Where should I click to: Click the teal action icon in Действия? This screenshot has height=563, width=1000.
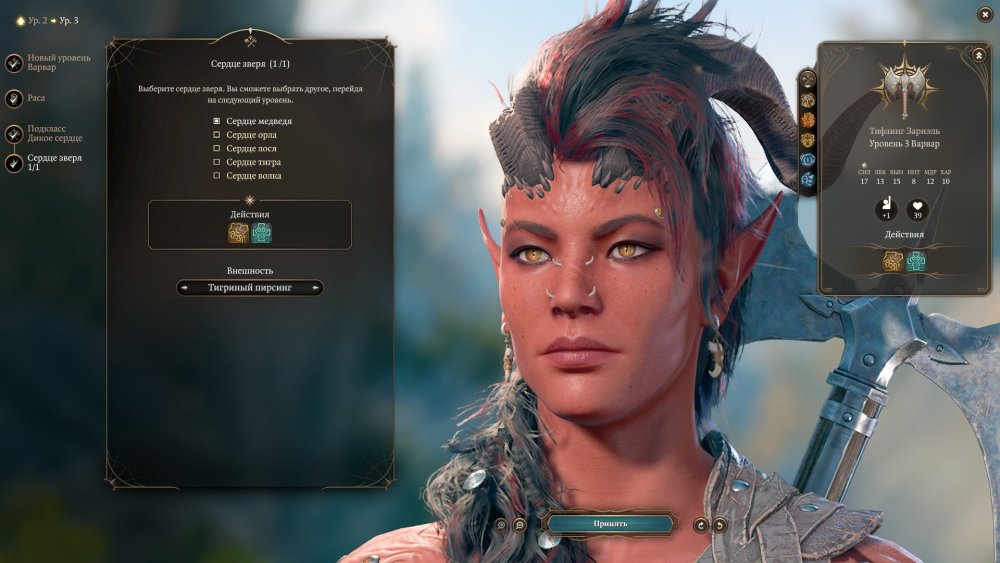pyautogui.click(x=262, y=233)
